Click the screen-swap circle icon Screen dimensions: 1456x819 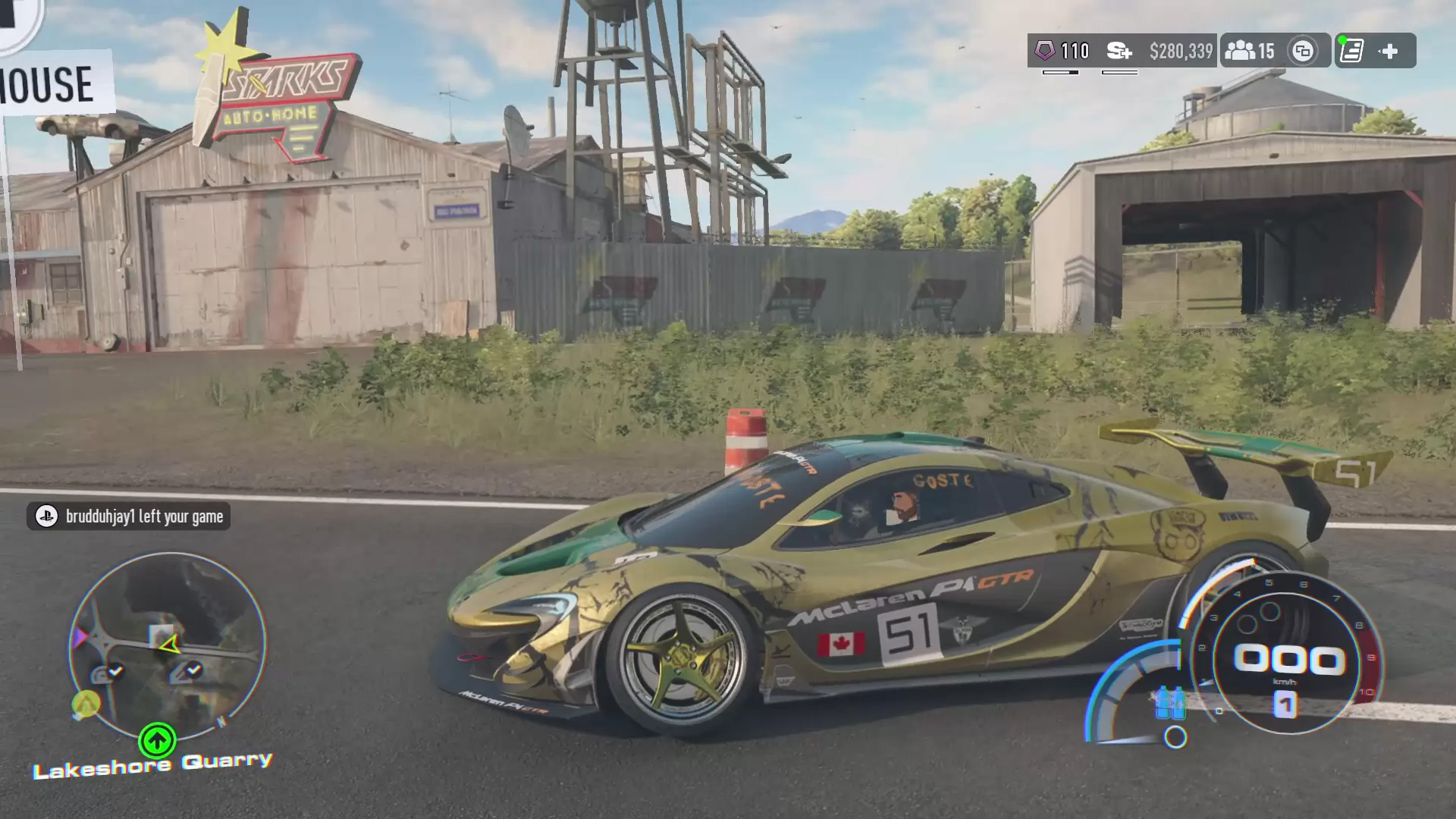tap(1303, 51)
